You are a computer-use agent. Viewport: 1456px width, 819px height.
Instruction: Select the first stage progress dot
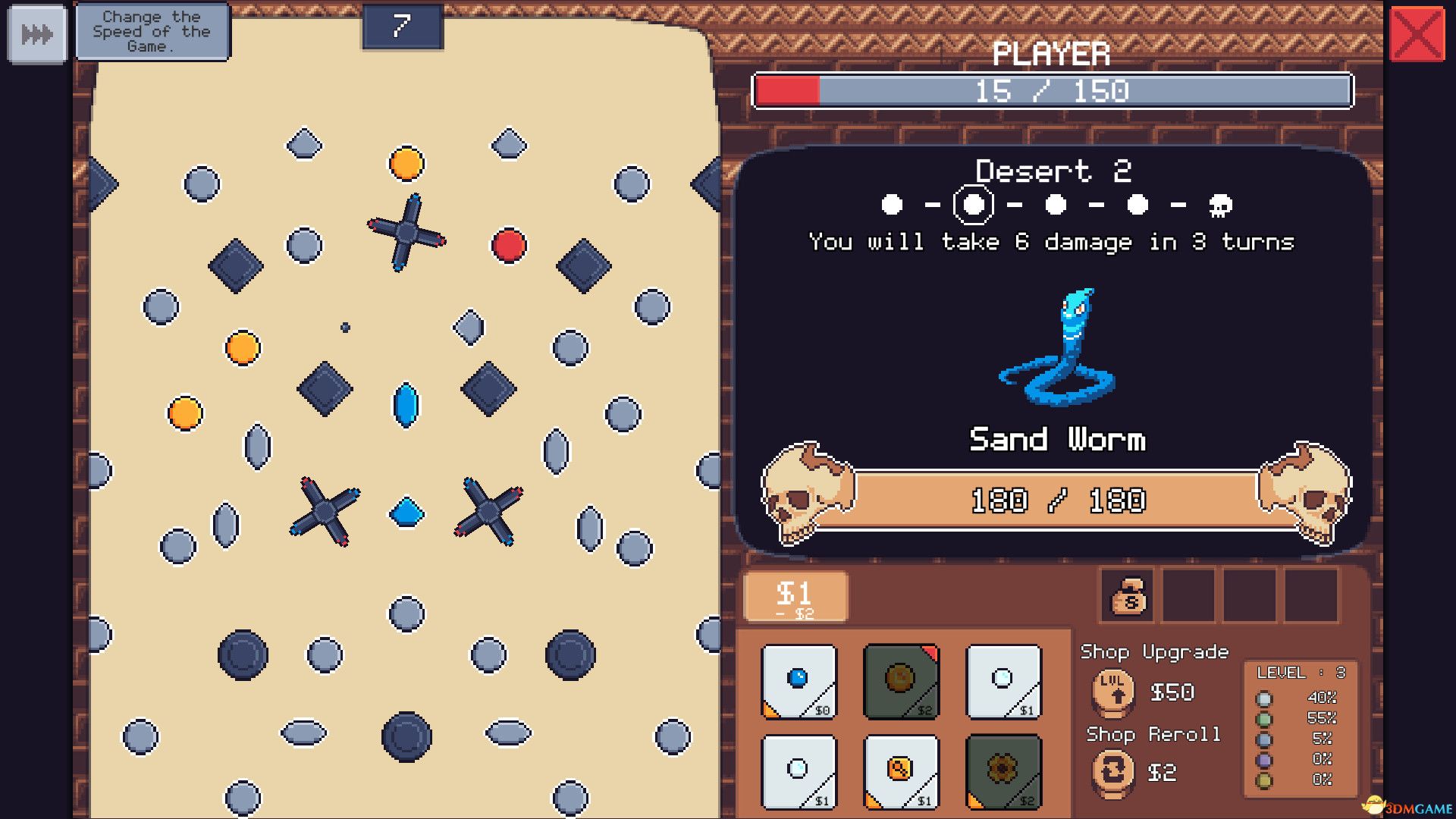tap(892, 204)
